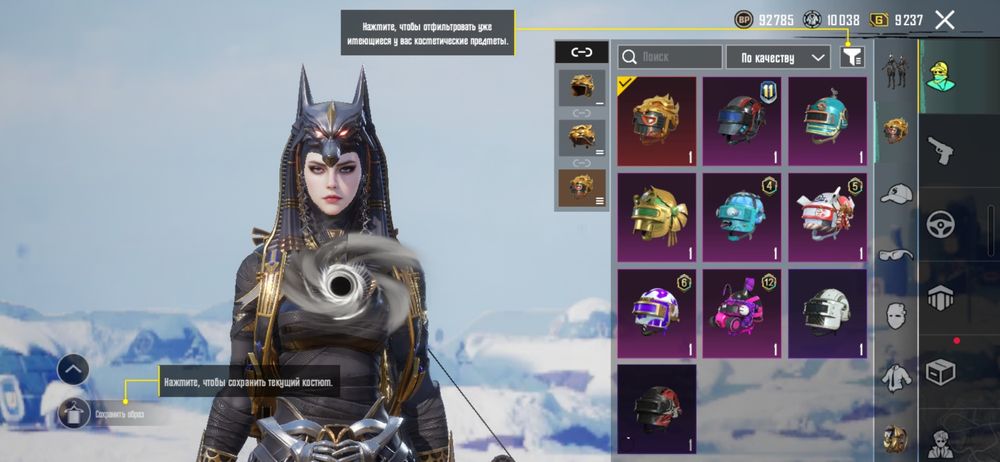Toggle the owned cosmetics filter
Screen dimensions: 1000x462
pyautogui.click(x=851, y=57)
